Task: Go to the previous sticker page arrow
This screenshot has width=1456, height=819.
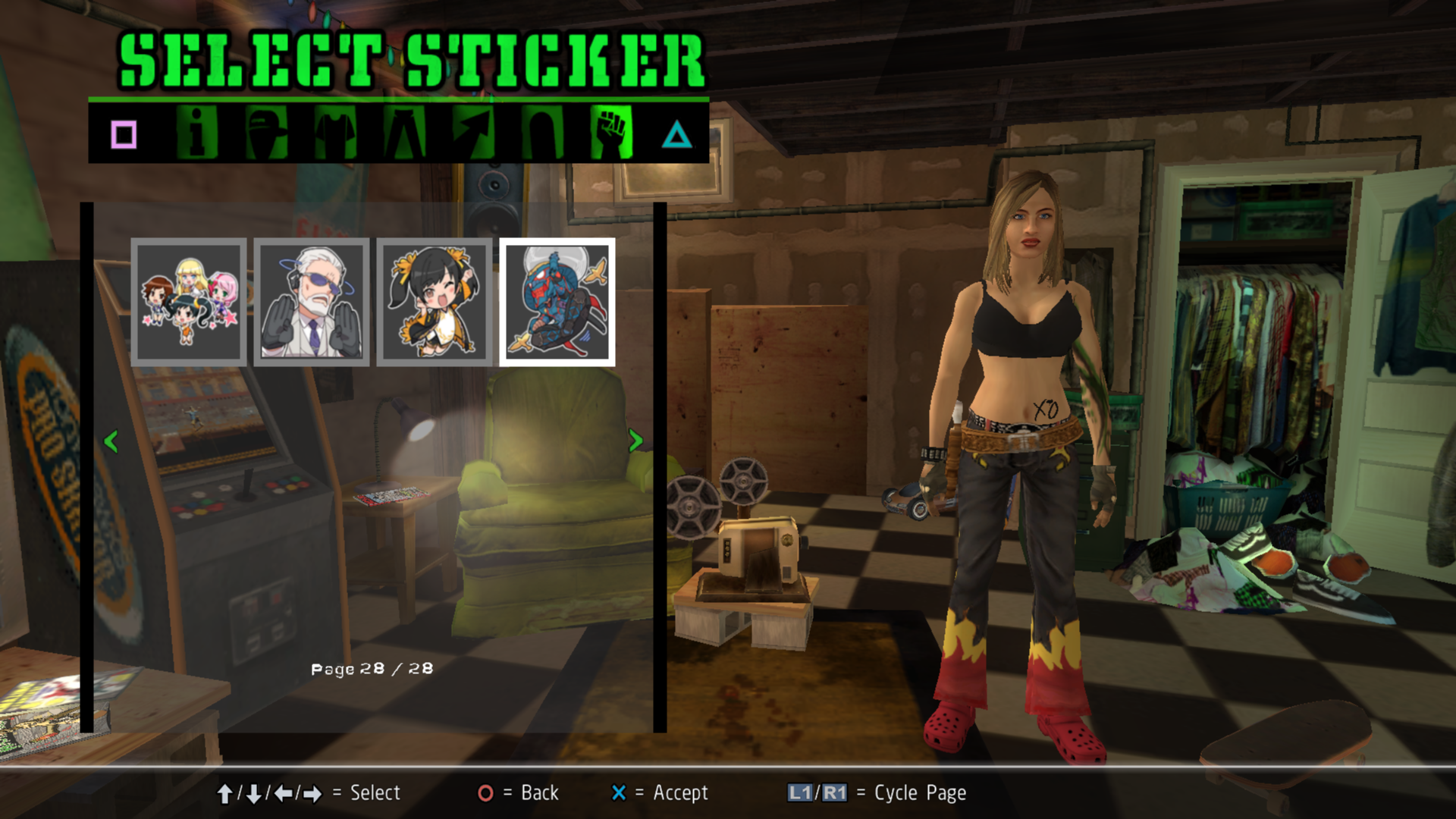Action: [x=111, y=441]
